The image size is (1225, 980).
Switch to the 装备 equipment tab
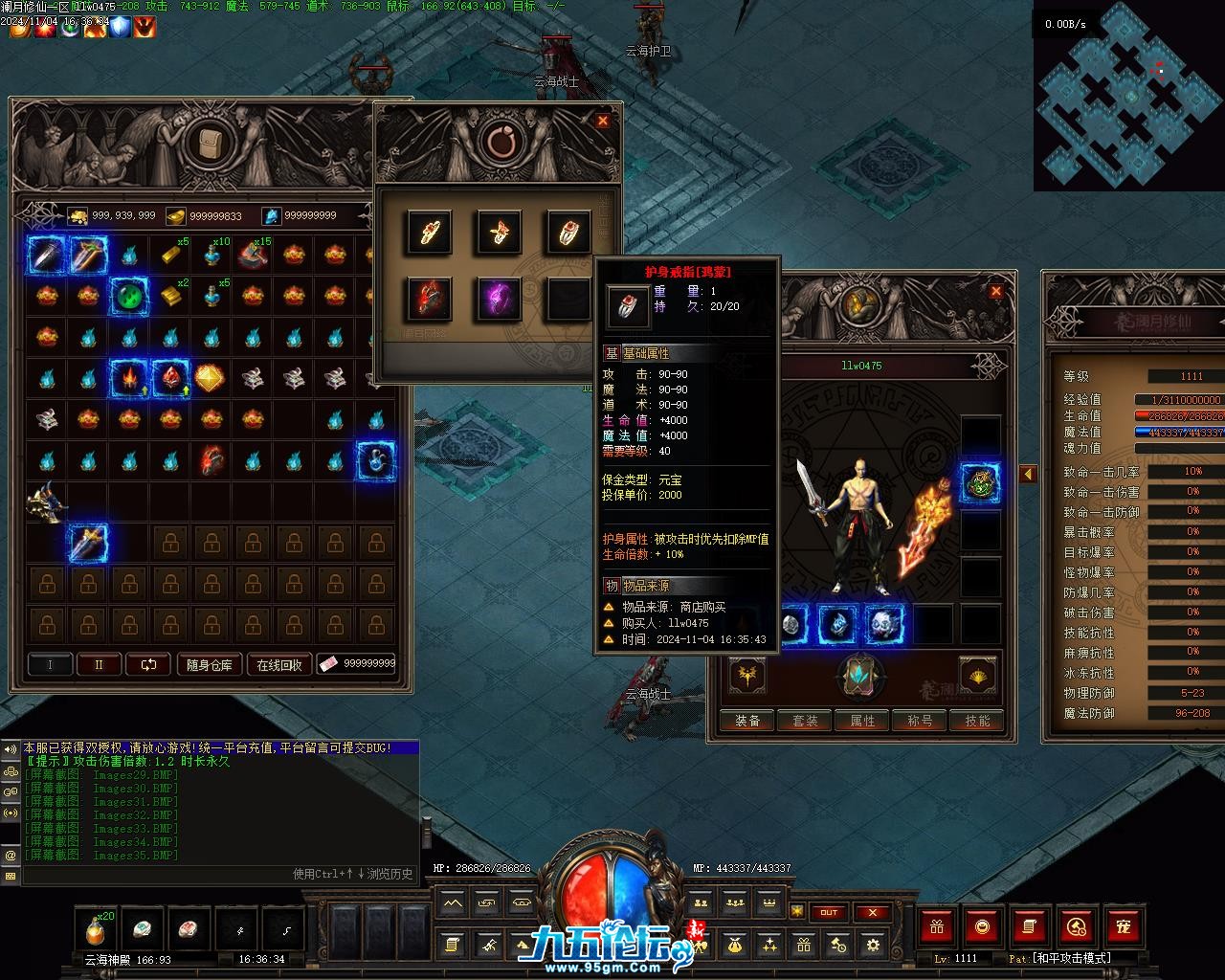pyautogui.click(x=747, y=721)
